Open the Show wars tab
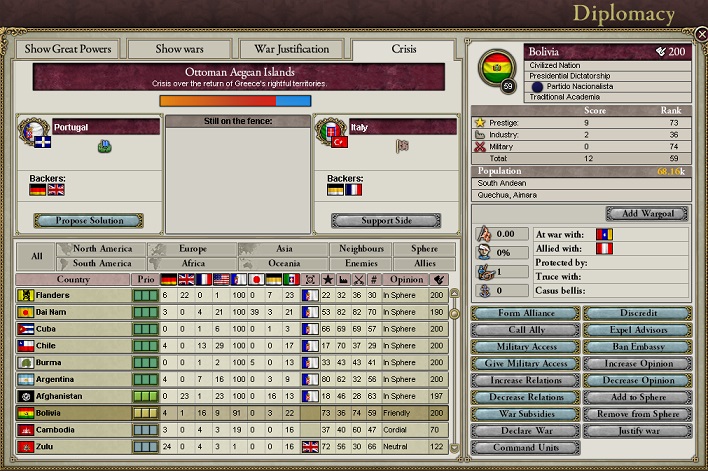This screenshot has width=708, height=471. (178, 49)
